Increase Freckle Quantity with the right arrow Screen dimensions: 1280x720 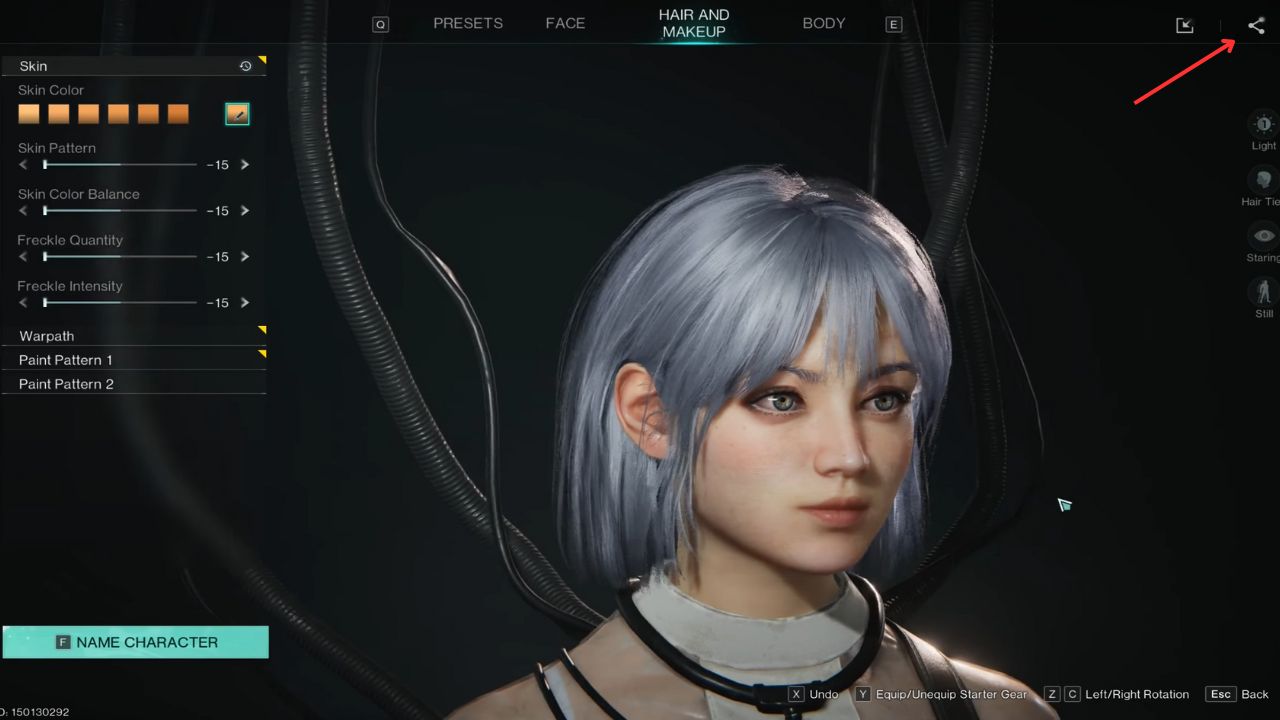click(245, 257)
